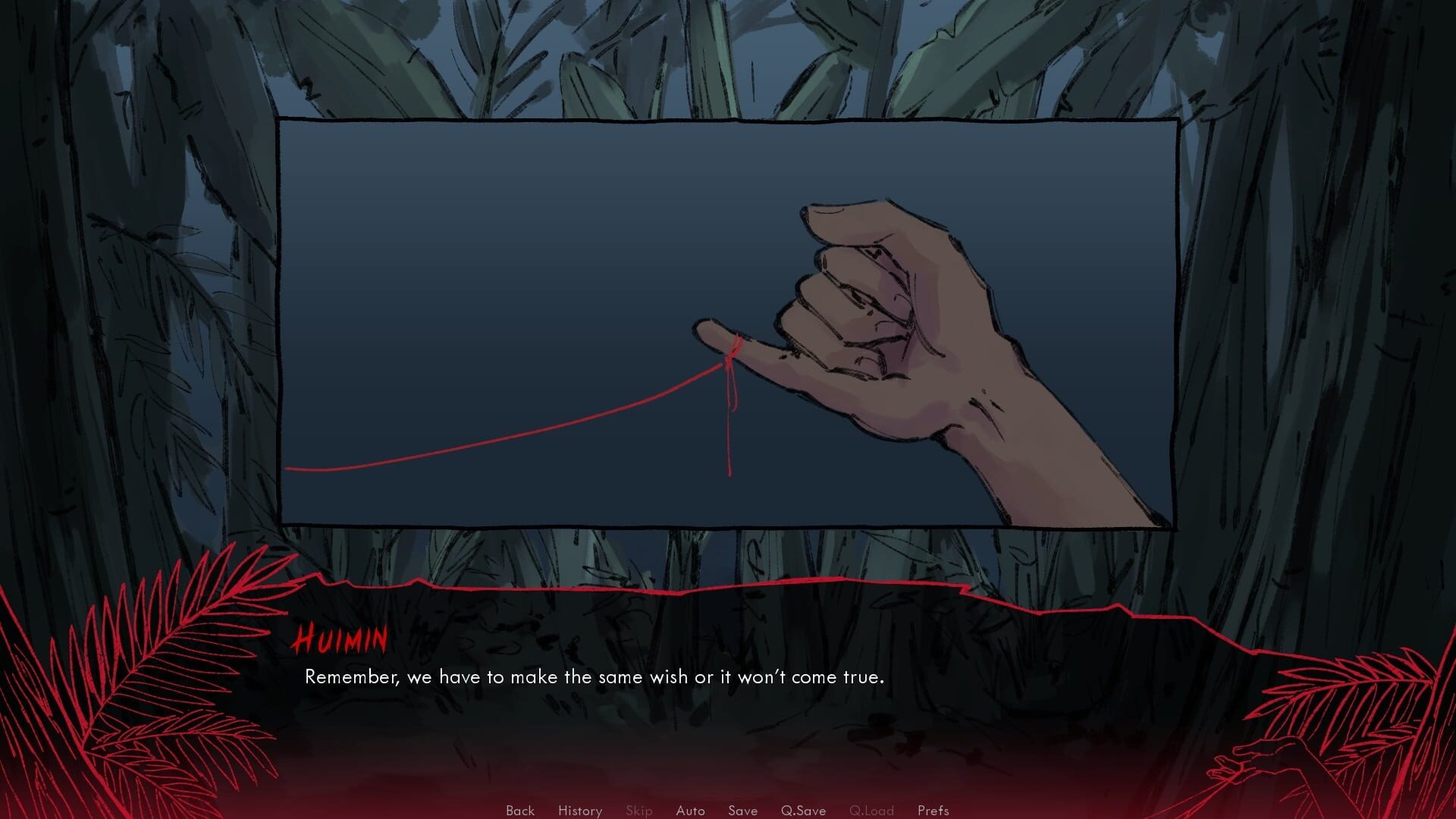The image size is (1456, 819).
Task: Go Back to the previous dialogue line
Action: click(519, 811)
